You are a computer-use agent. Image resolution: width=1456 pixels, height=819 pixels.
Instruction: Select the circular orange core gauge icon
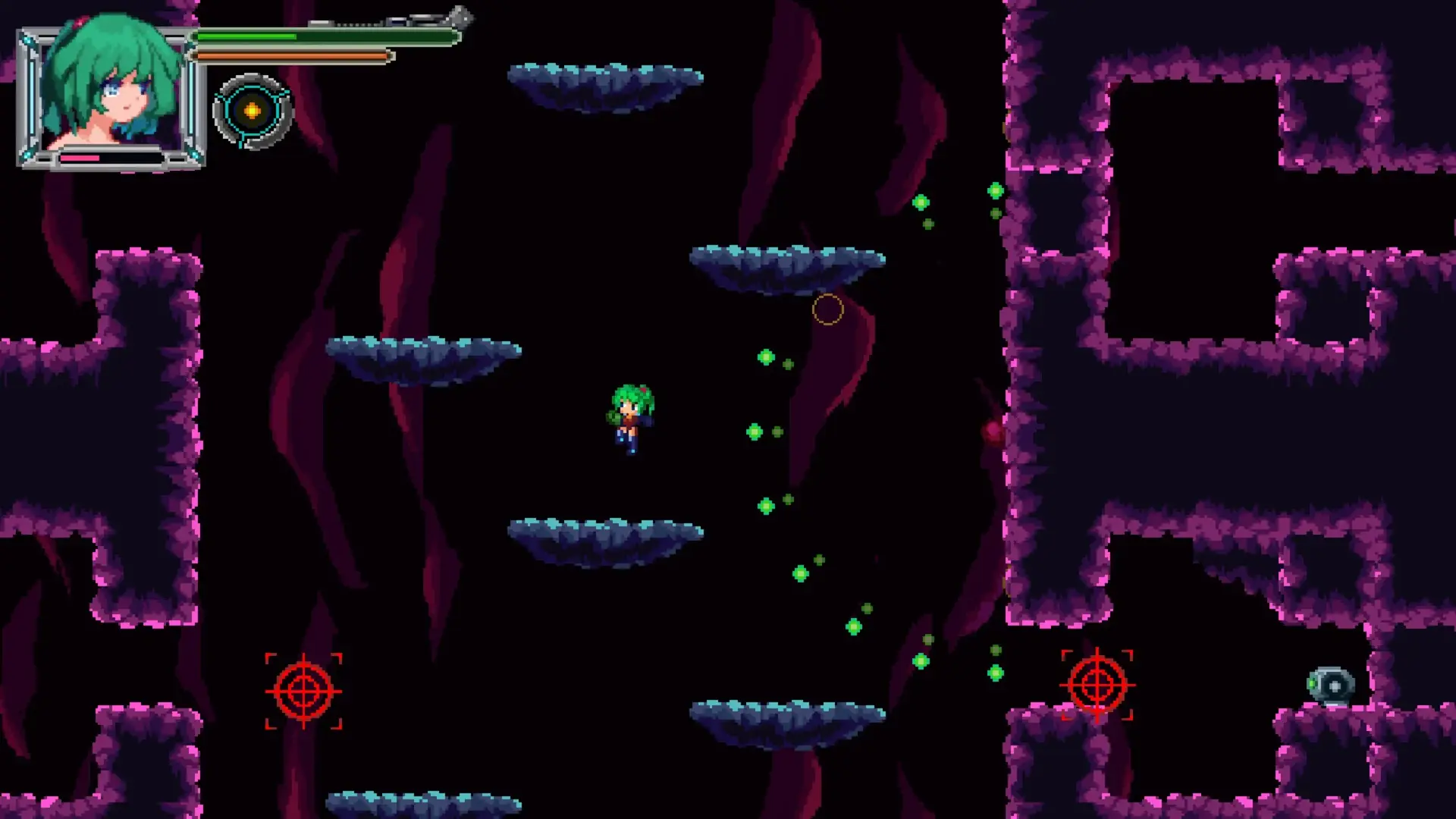coord(253,111)
